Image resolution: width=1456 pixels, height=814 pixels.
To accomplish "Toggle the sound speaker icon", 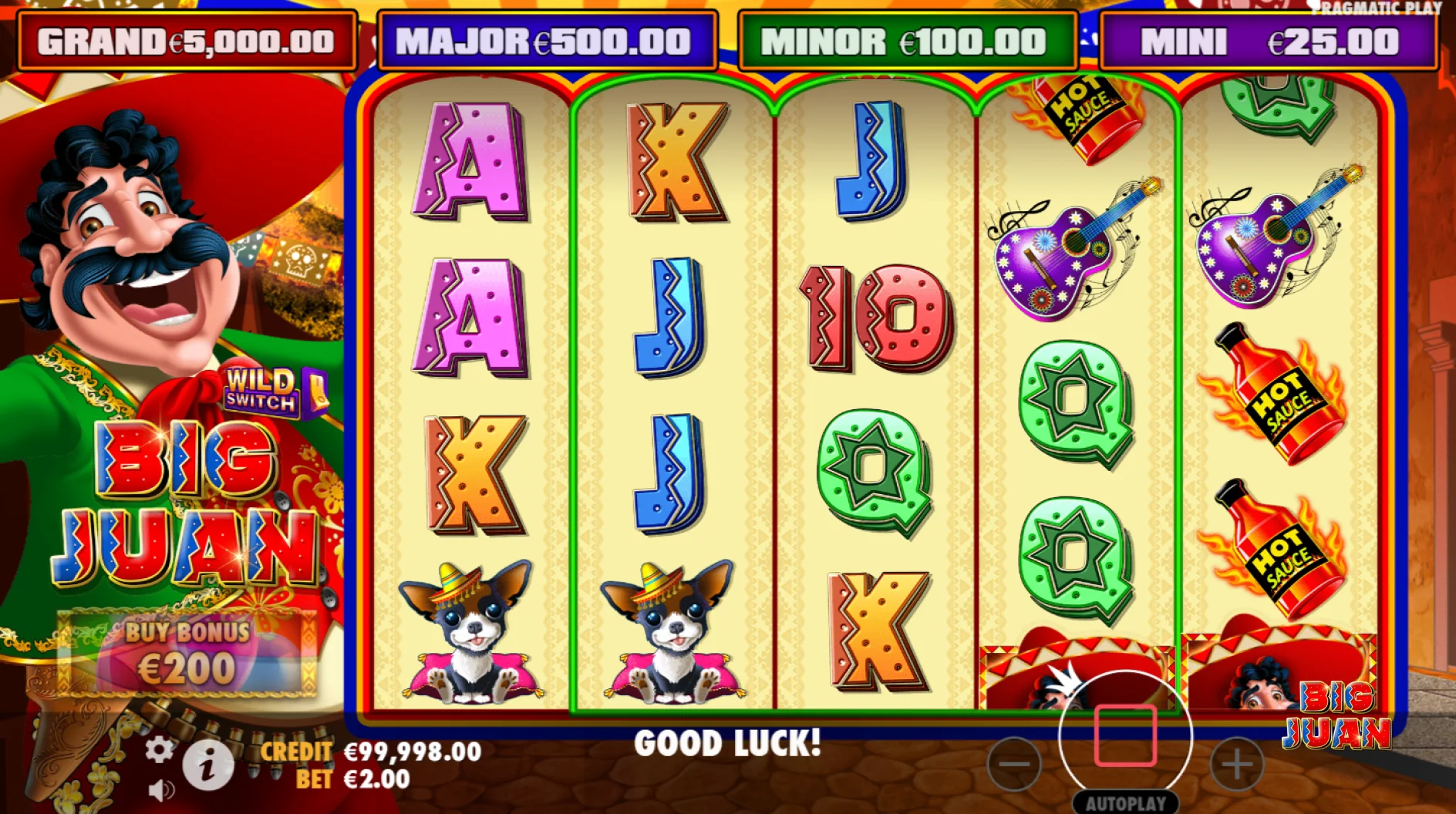I will click(x=160, y=790).
